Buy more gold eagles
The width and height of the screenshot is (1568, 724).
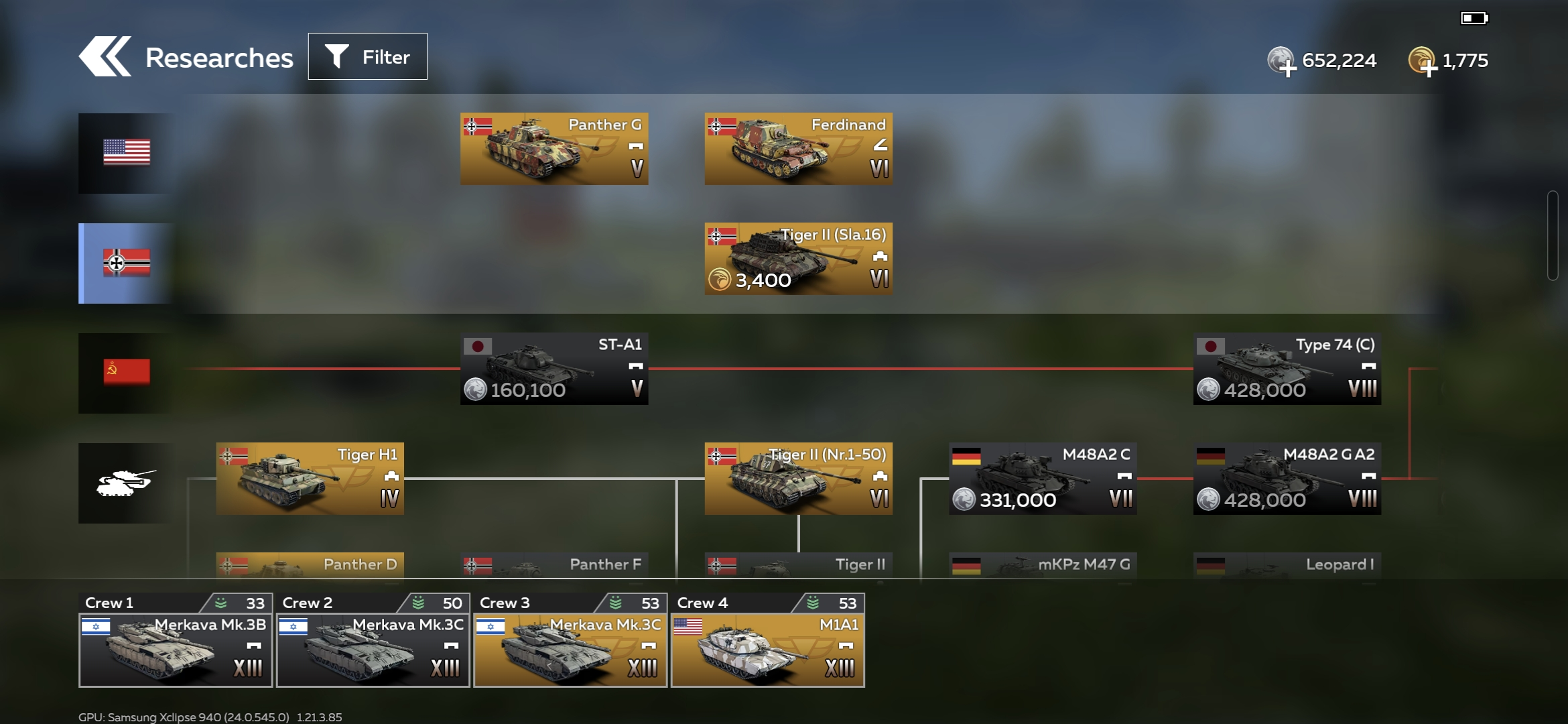[1423, 62]
